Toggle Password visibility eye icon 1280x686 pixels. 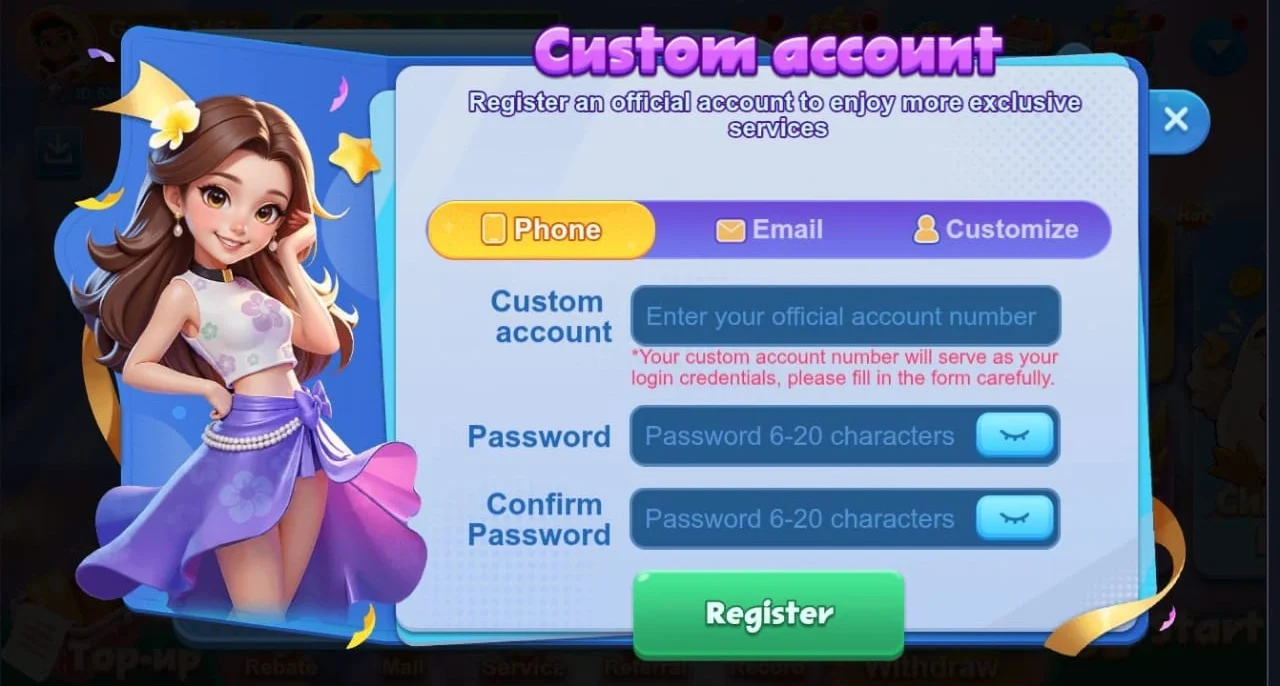coord(1014,436)
